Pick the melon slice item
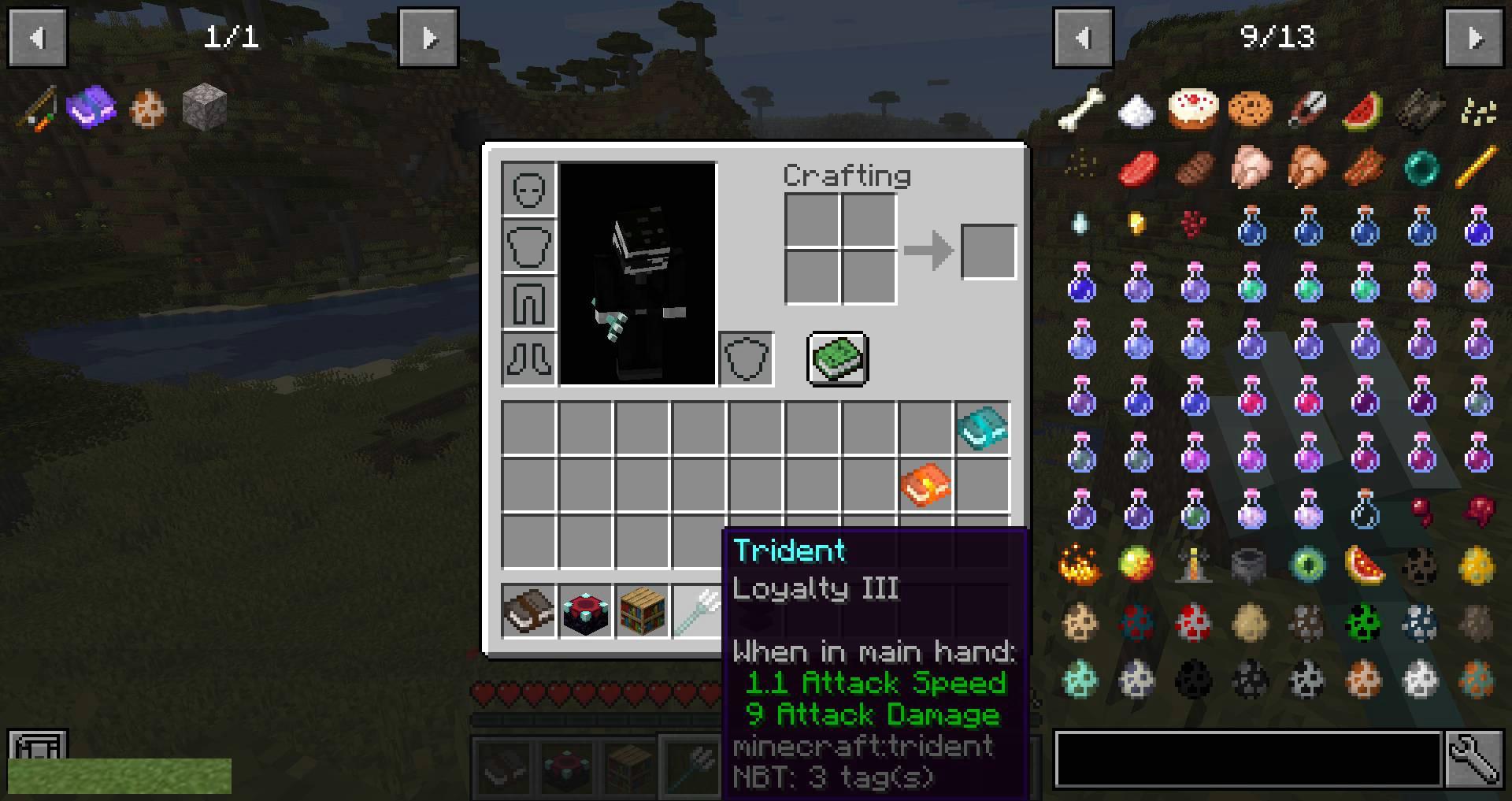The image size is (1512, 801). (1364, 110)
